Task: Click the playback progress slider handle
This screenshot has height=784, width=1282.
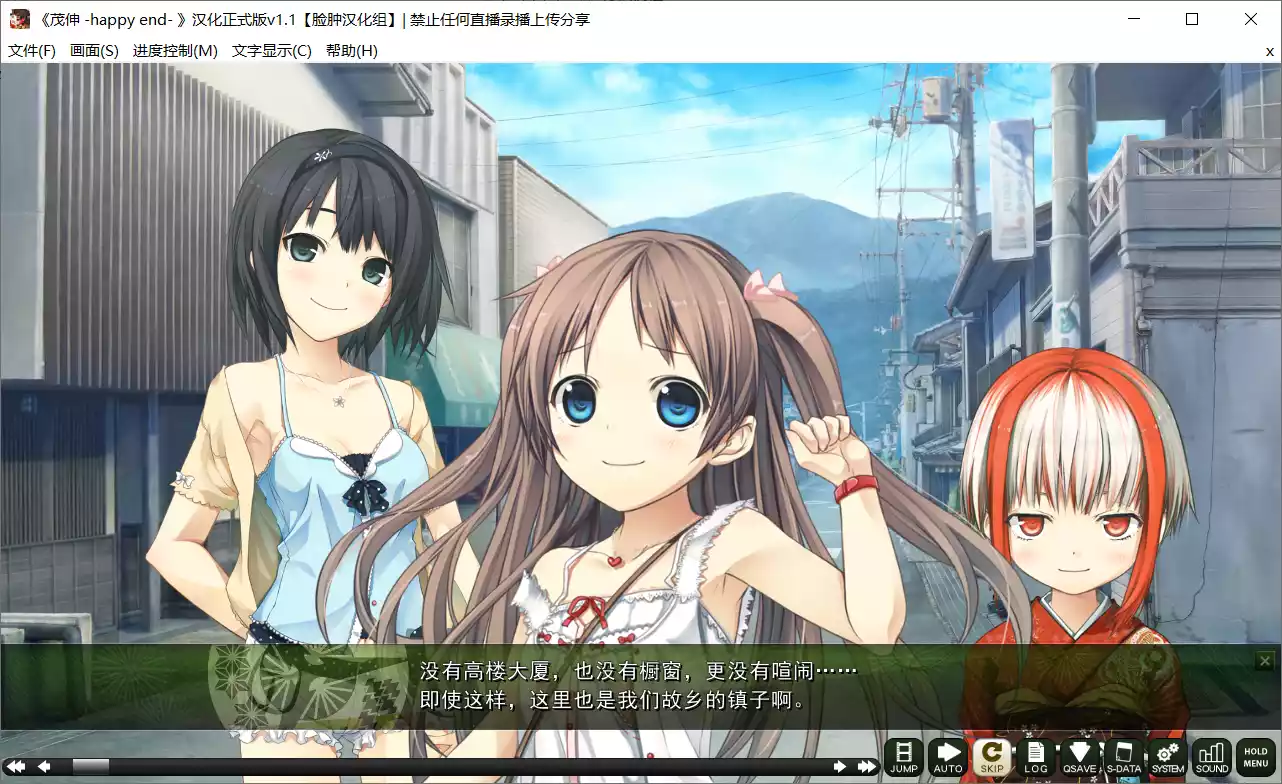Action: pos(91,765)
